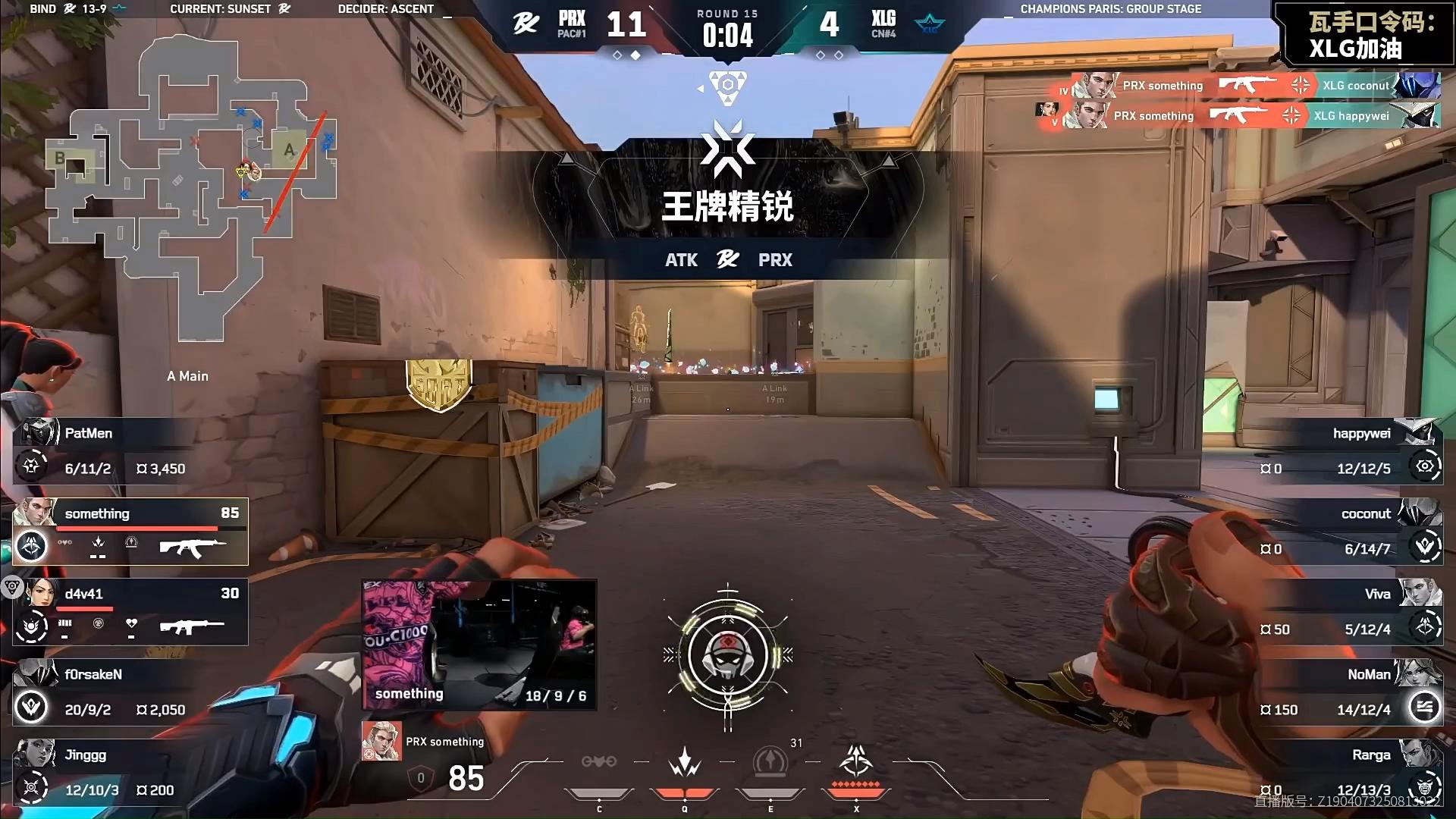Select something's highlighted player card
The height and width of the screenshot is (819, 1456).
(130, 532)
